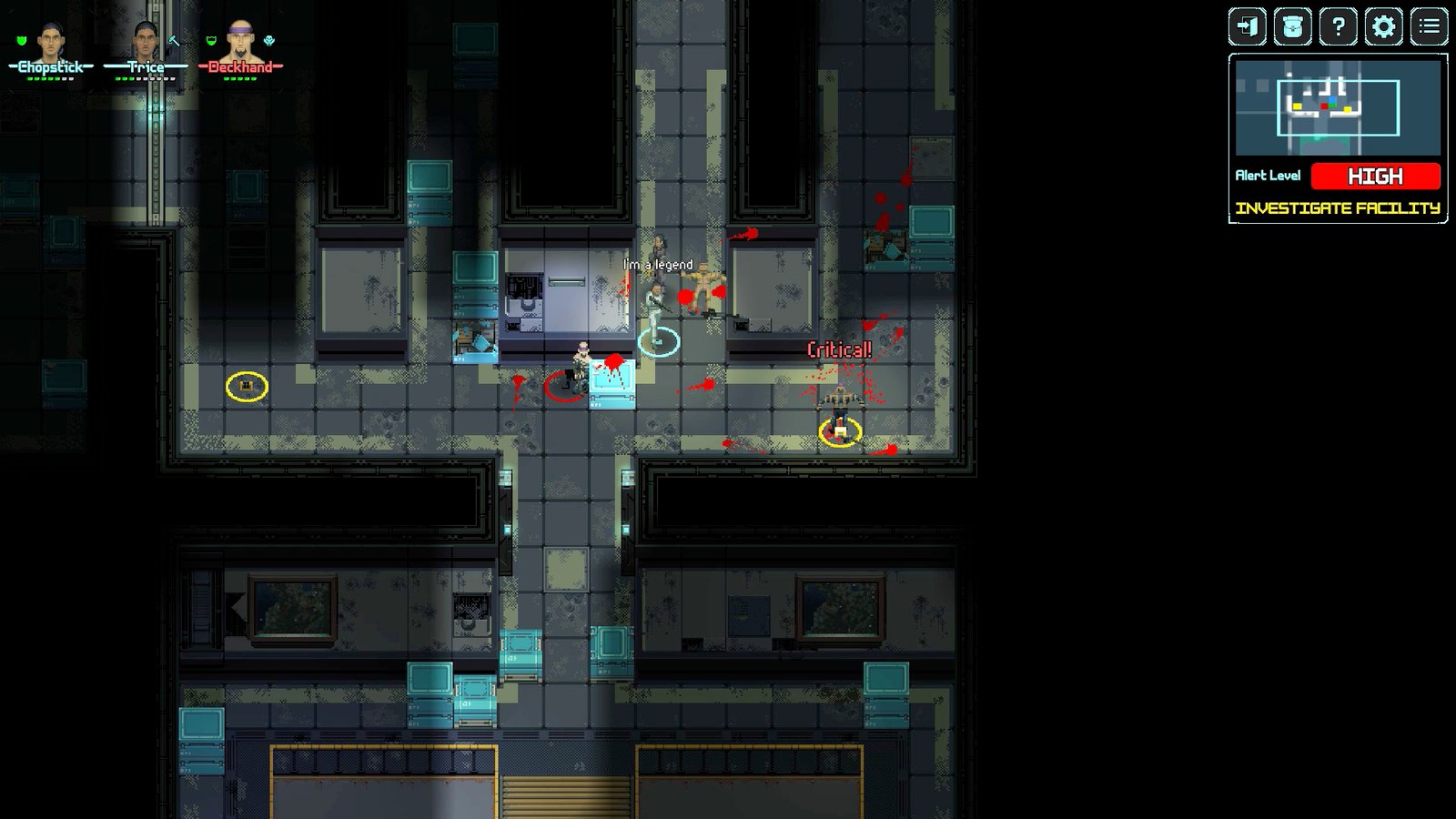1456x819 pixels.
Task: Open the help question mark icon
Action: click(x=1338, y=27)
